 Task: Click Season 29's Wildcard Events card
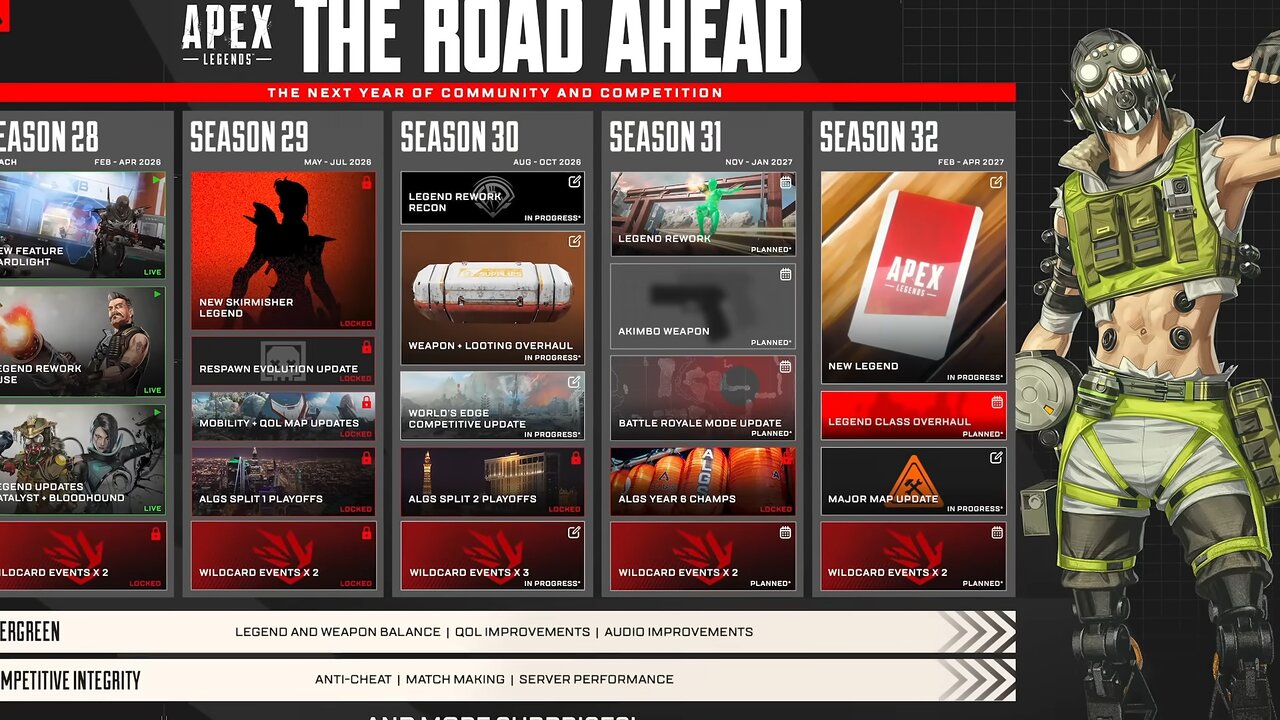click(x=283, y=556)
